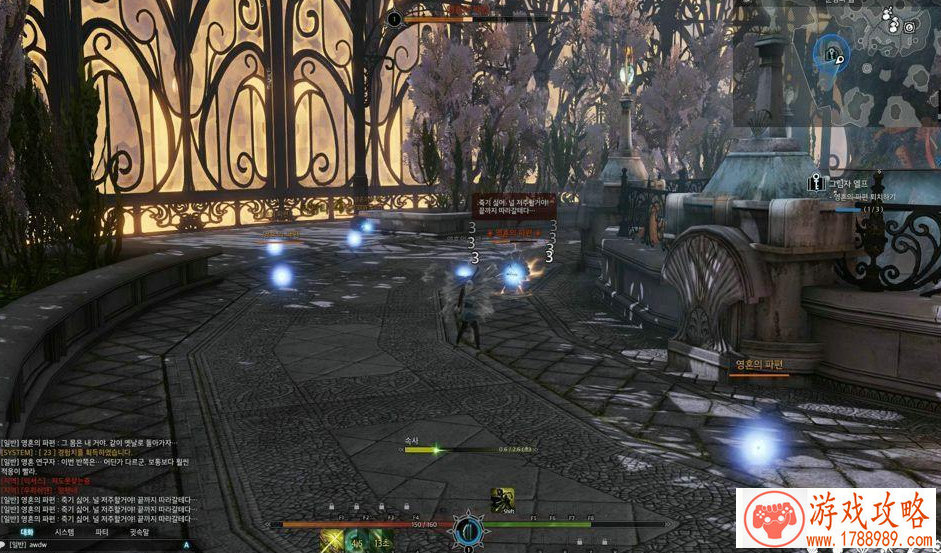941x553 pixels.
Task: Select the 그림자 엘프 quest tracker entry
Action: 843,185
